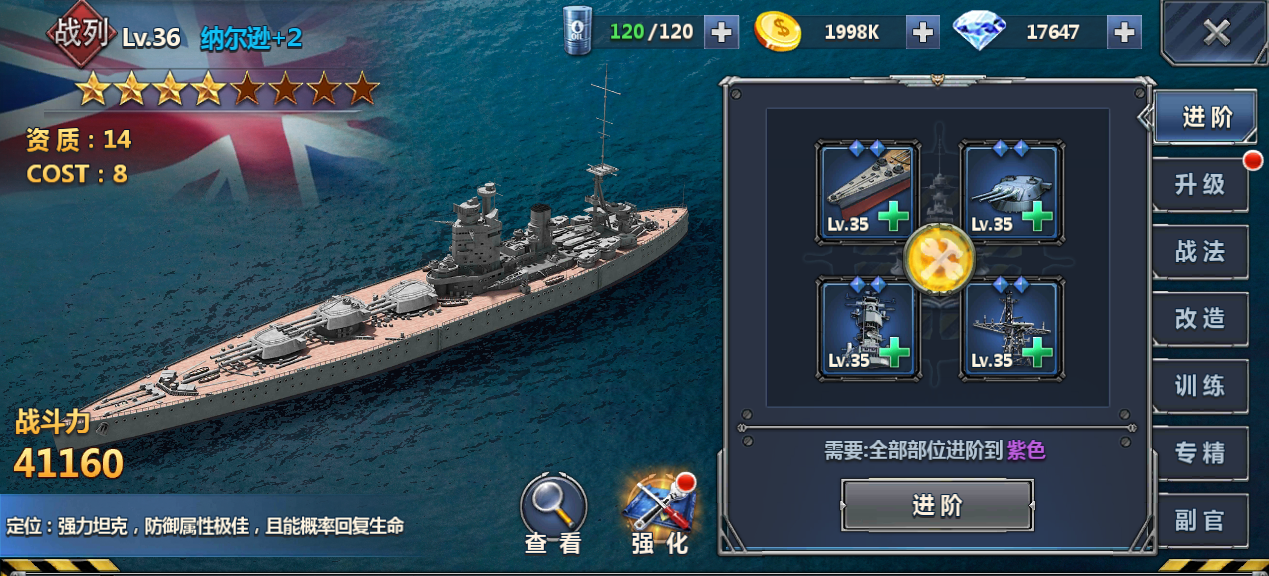The image size is (1269, 576).
Task: Add more oil with the plus button
Action: point(720,32)
